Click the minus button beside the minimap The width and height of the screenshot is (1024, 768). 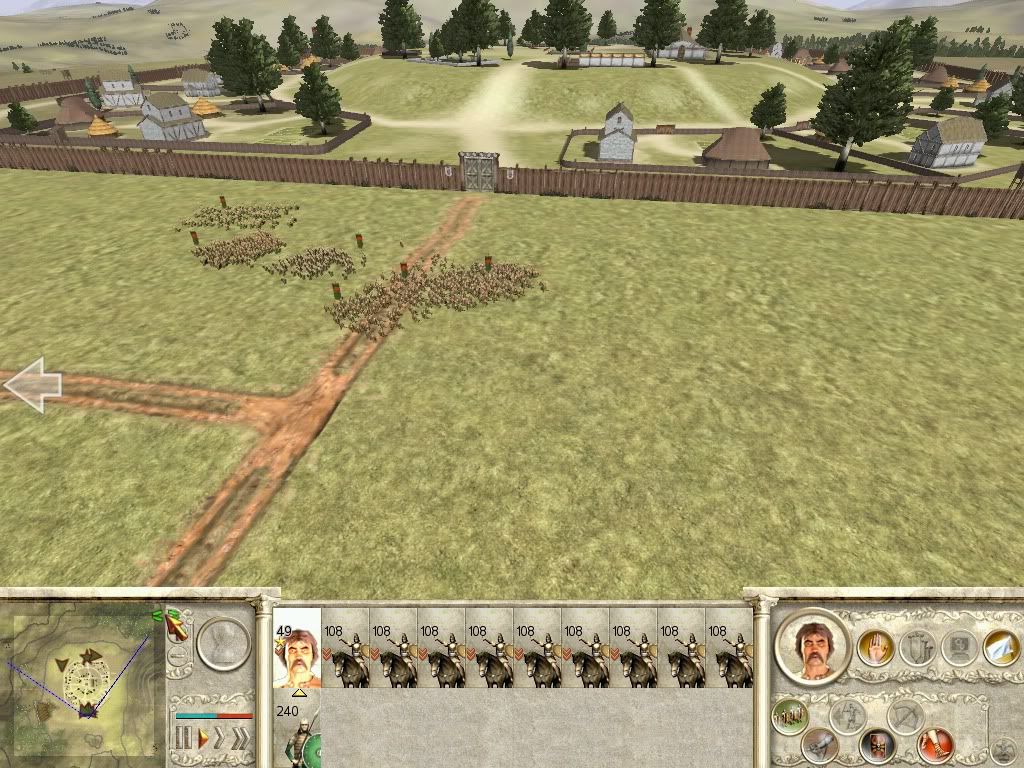178,658
